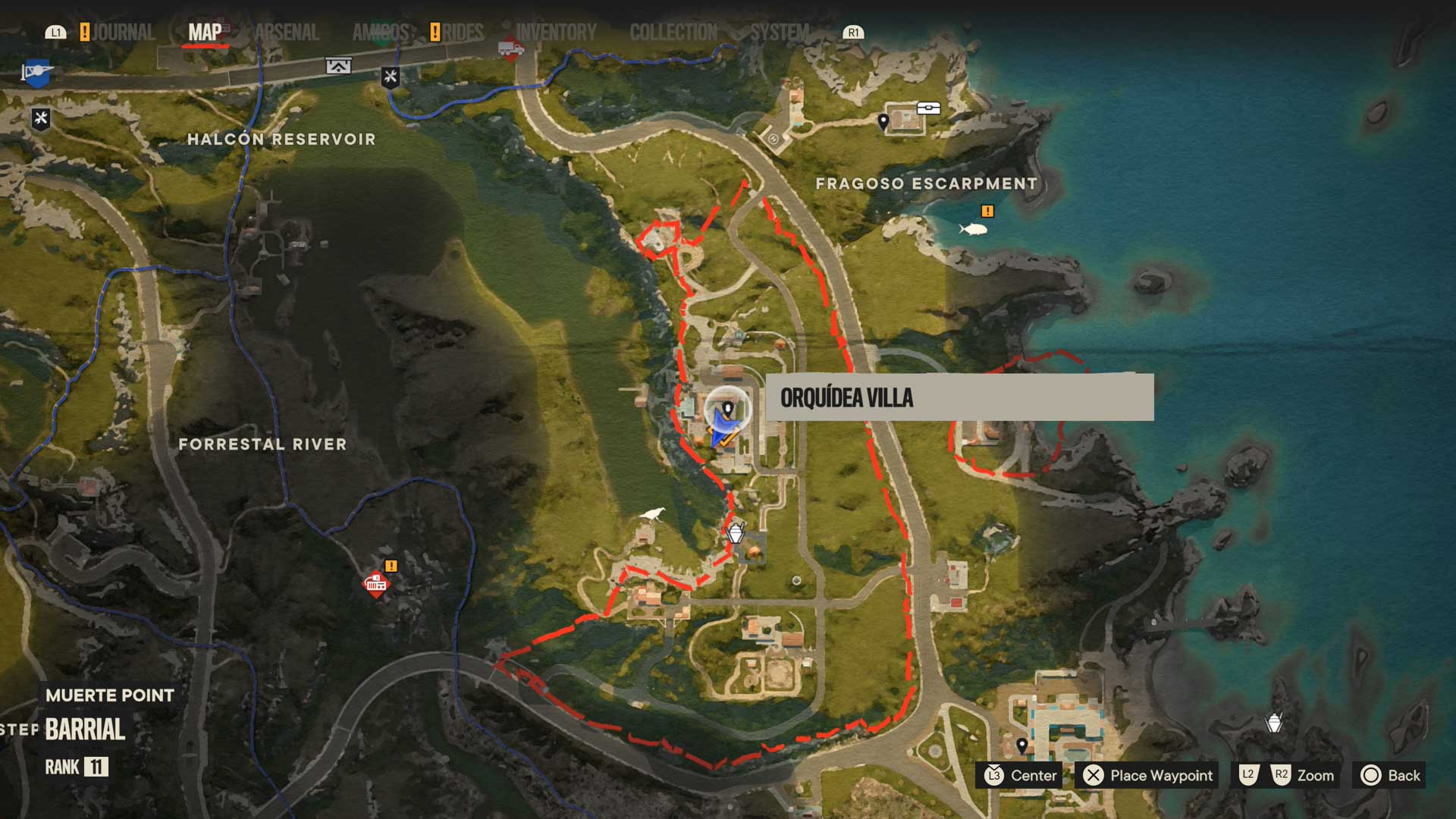Switch to the Journal tab
Screen dimensions: 1456x819
123,33
